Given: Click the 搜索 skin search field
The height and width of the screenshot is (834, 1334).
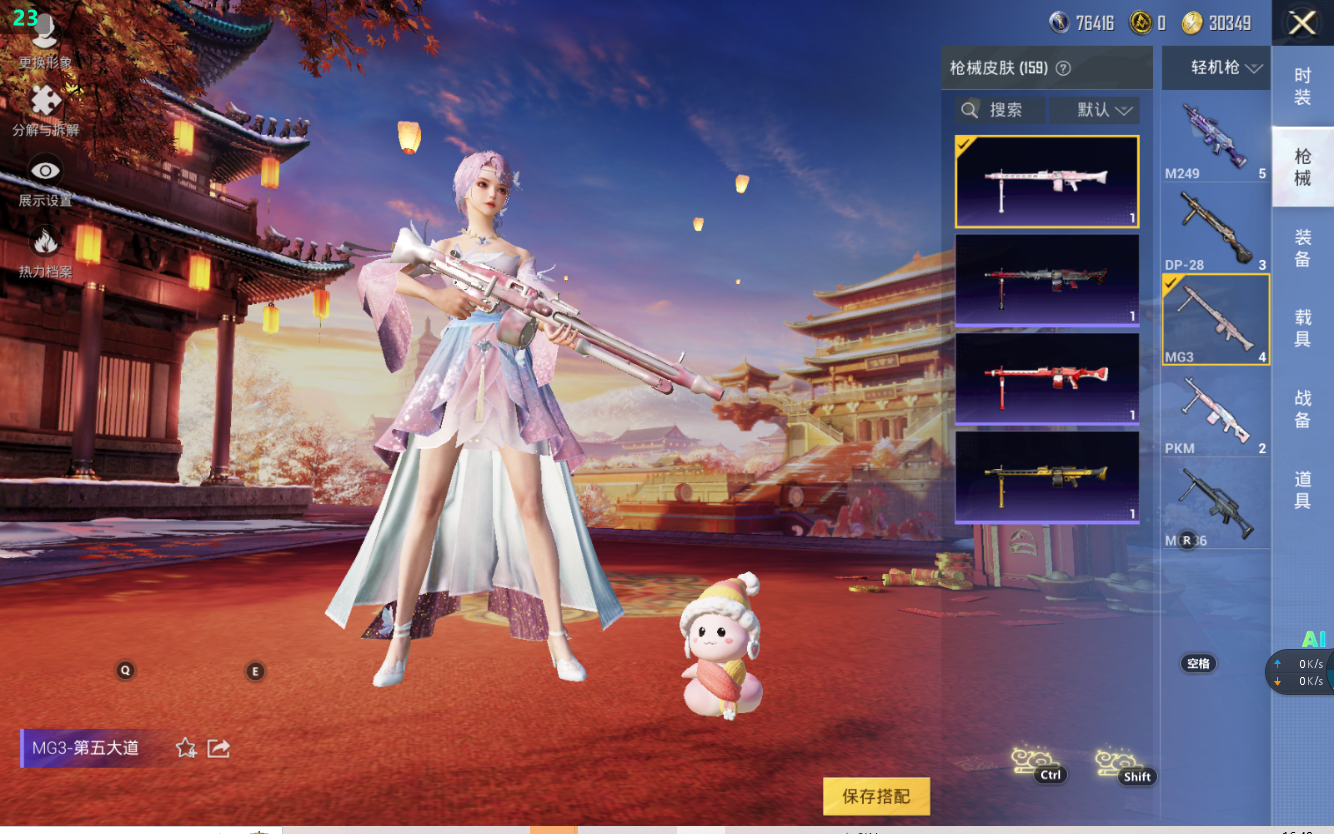Looking at the screenshot, I should click(998, 110).
